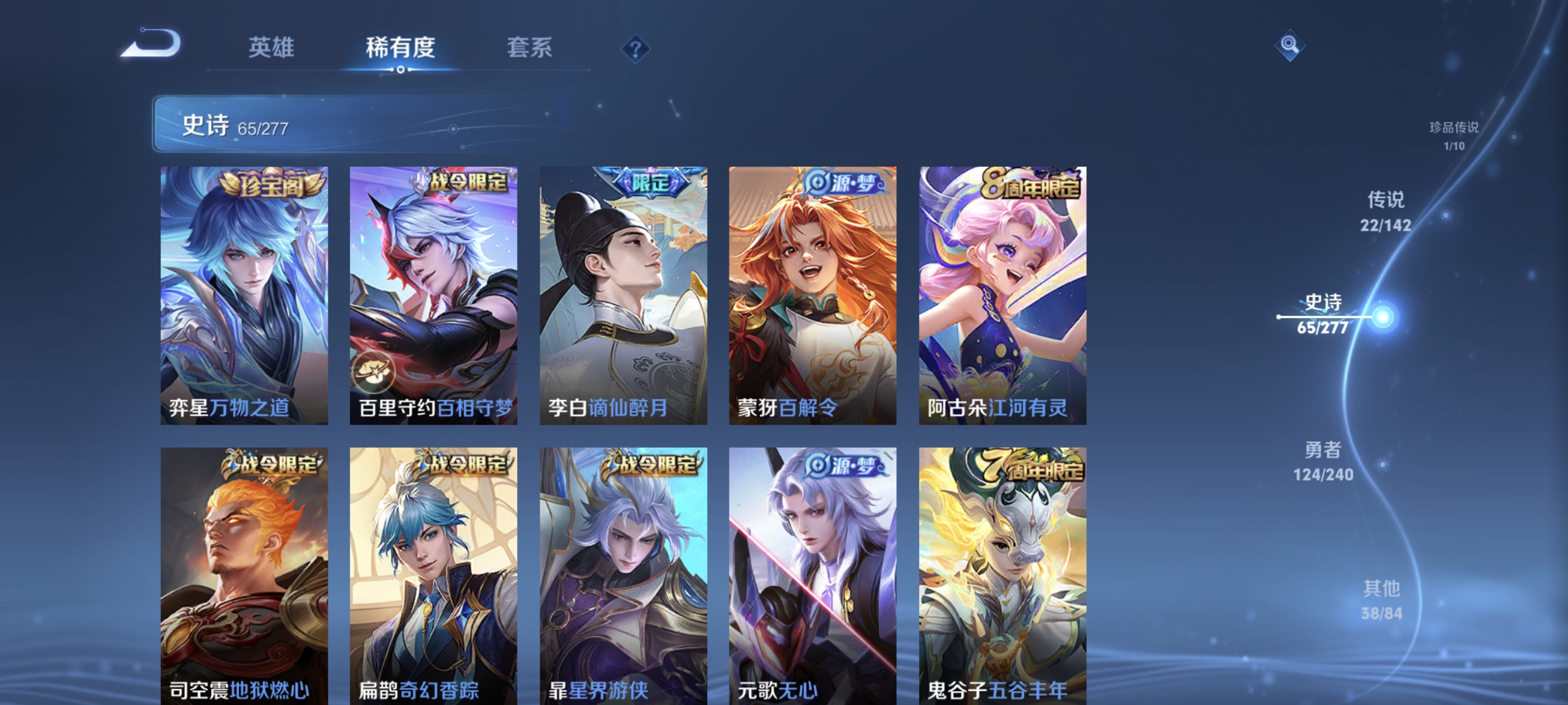Image resolution: width=1568 pixels, height=705 pixels.
Task: Open 元歌's 无心 skin thumbnail
Action: pyautogui.click(x=813, y=572)
